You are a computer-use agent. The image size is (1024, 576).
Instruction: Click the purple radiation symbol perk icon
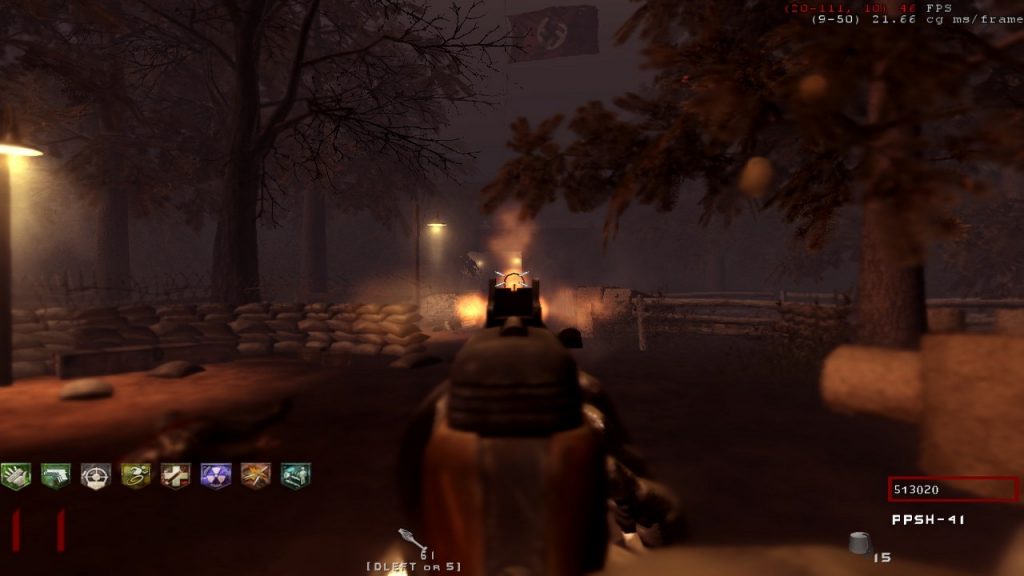pyautogui.click(x=216, y=476)
